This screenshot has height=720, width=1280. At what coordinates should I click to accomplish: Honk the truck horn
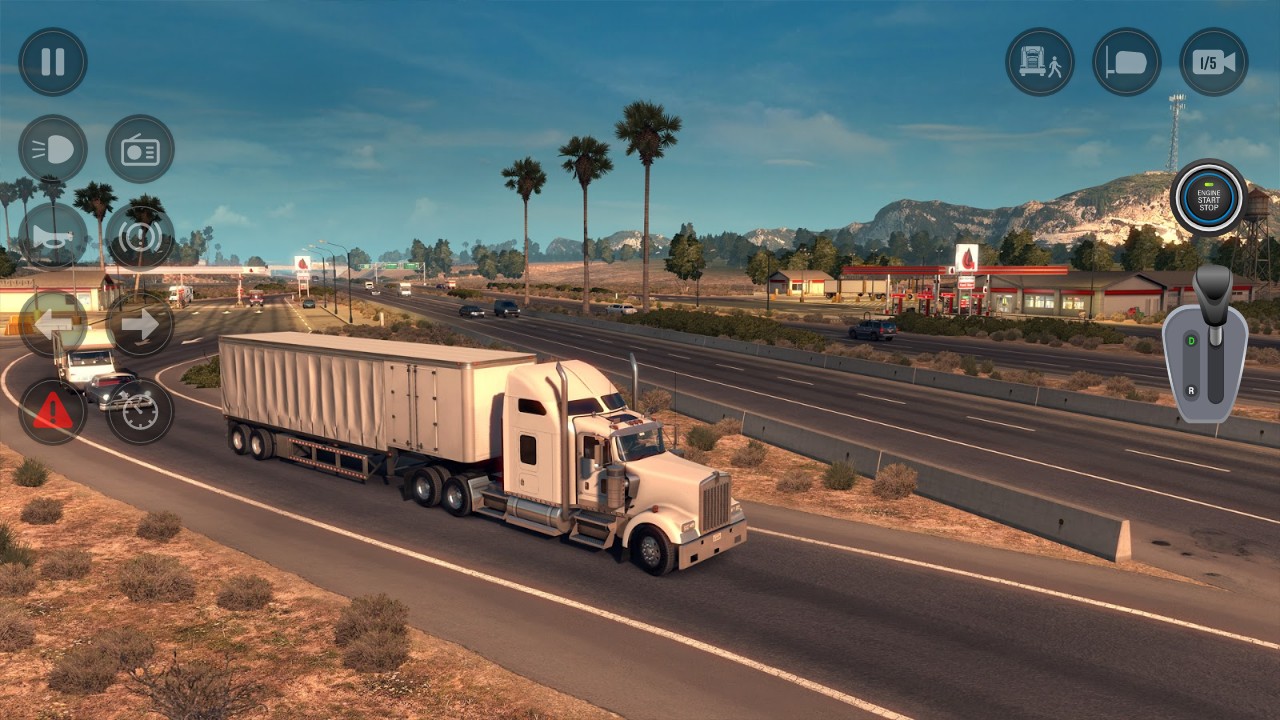53,238
